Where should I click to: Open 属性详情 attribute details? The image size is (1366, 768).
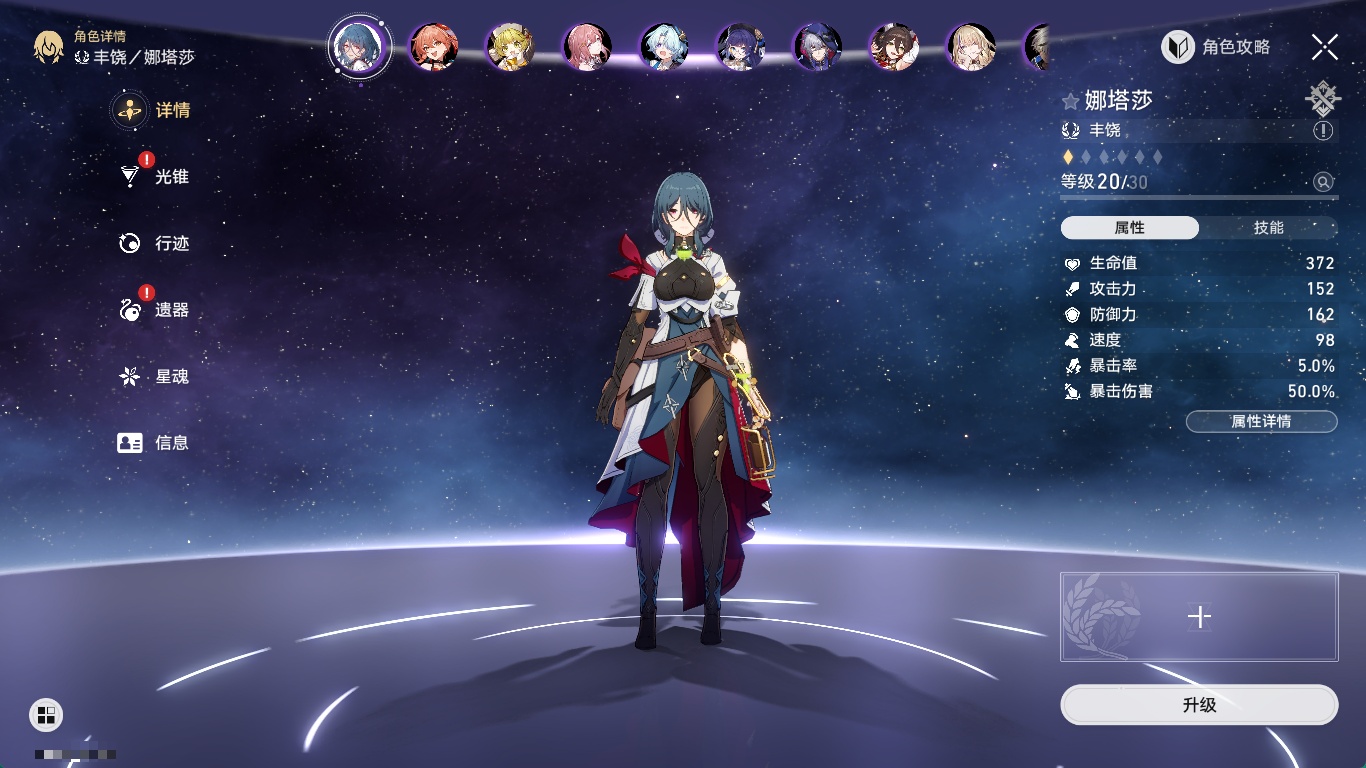point(1261,421)
